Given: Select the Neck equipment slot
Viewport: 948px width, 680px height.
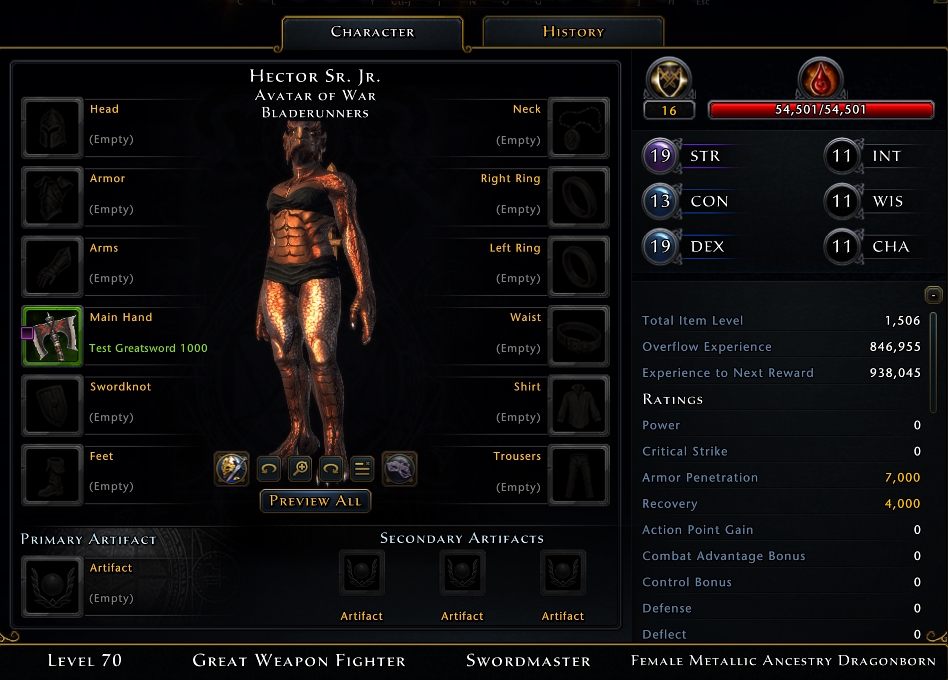Looking at the screenshot, I should pyautogui.click(x=579, y=128).
